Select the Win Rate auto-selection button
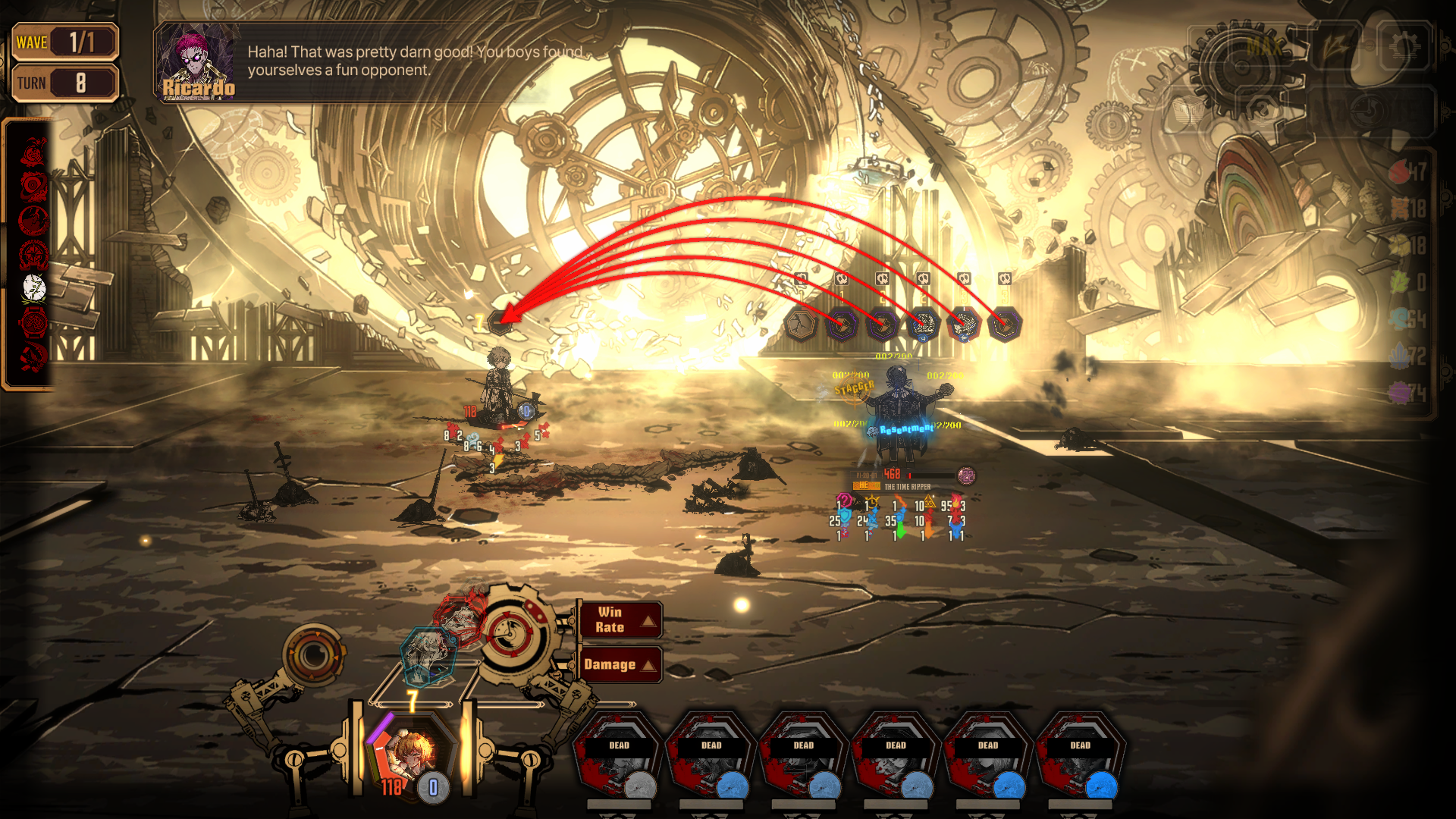The width and height of the screenshot is (1456, 819). coord(619,620)
